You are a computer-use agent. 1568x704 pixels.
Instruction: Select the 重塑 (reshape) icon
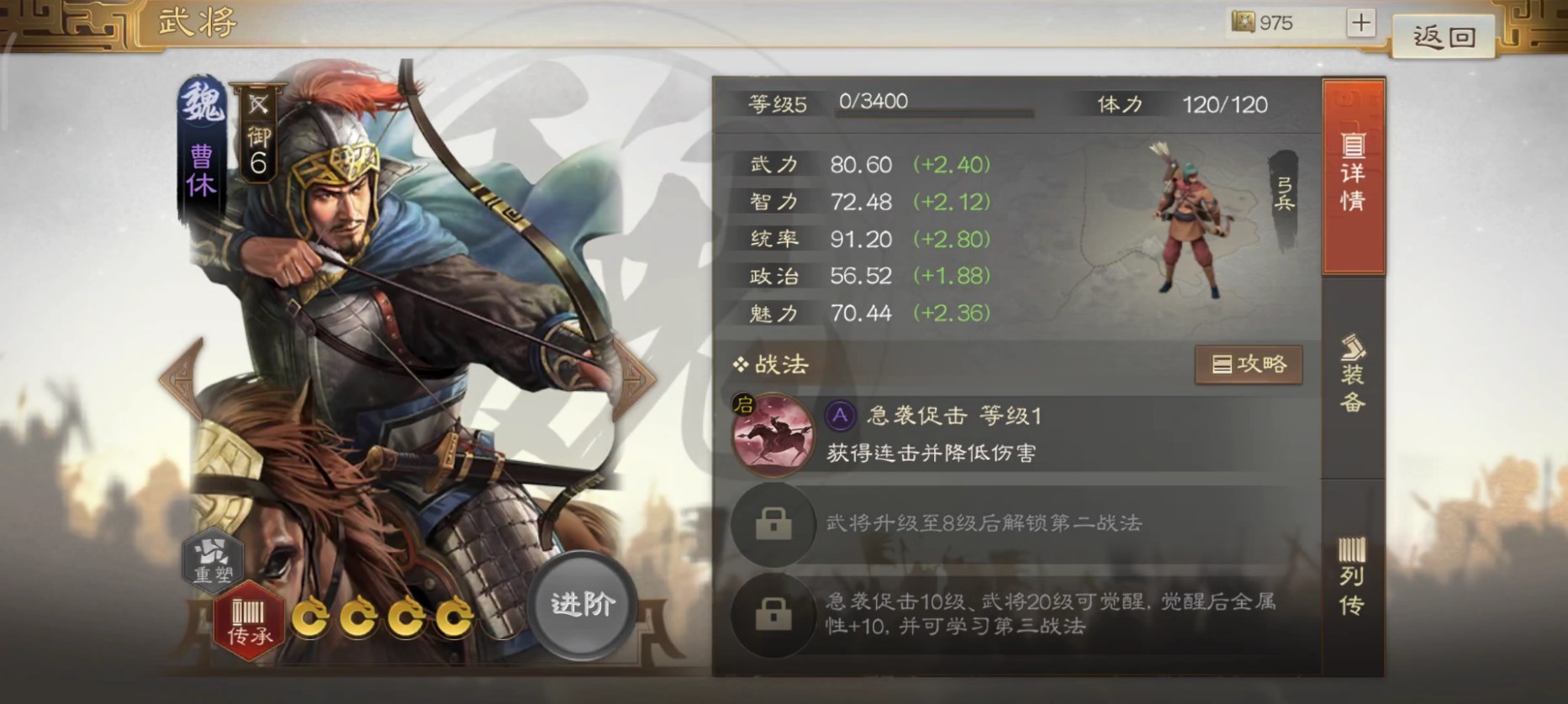tap(213, 559)
